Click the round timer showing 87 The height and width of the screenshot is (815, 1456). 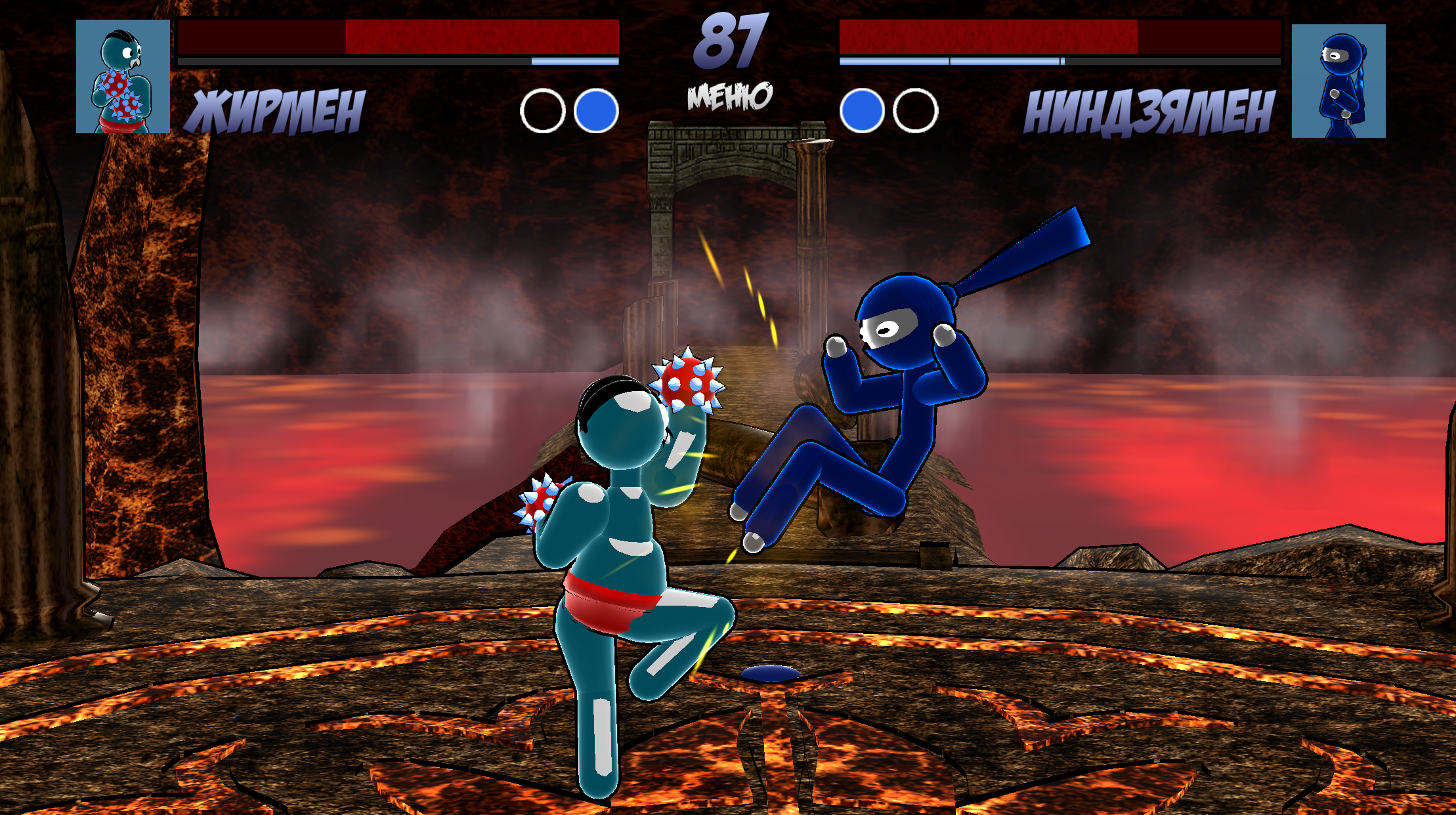pyautogui.click(x=729, y=43)
